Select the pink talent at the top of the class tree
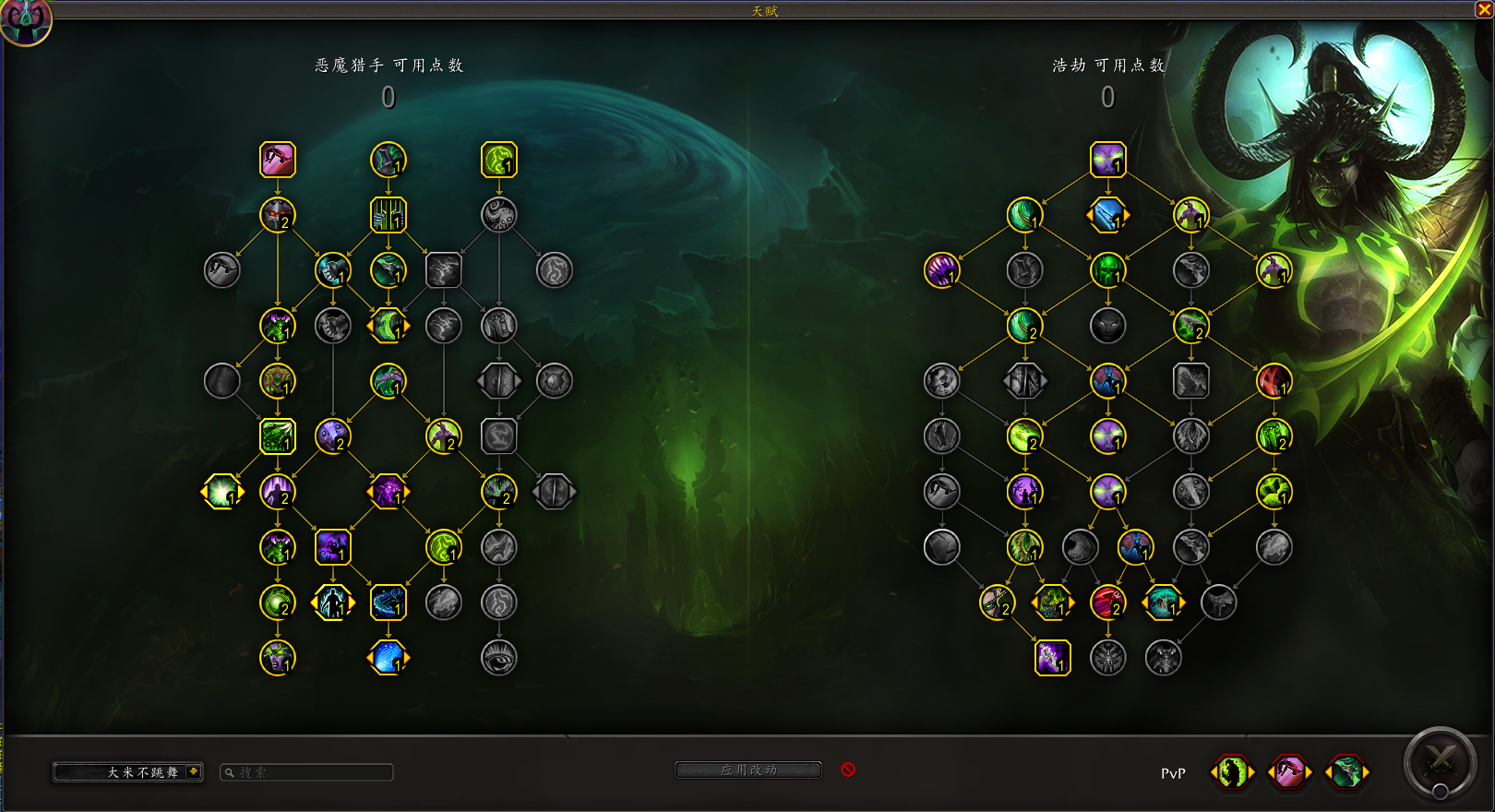1495x812 pixels. pyautogui.click(x=276, y=160)
